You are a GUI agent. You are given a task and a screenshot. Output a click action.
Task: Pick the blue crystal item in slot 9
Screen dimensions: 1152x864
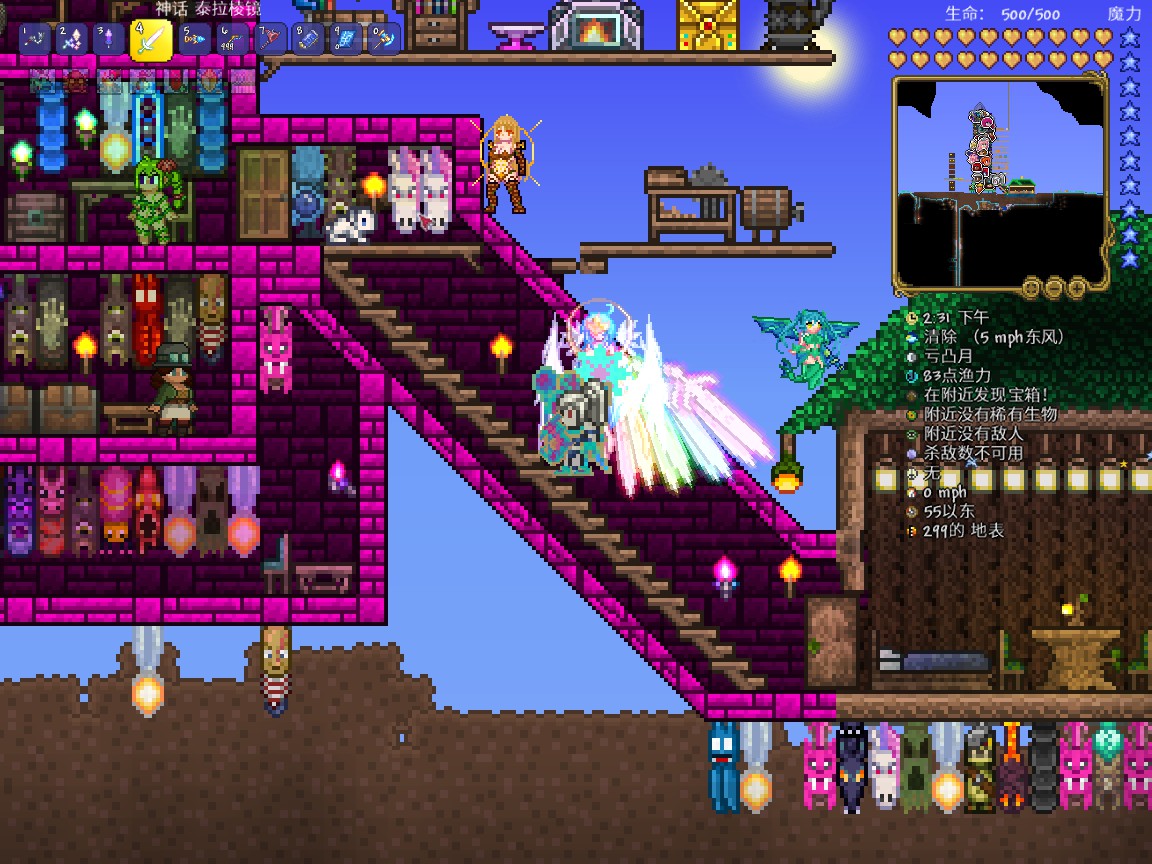[x=346, y=40]
